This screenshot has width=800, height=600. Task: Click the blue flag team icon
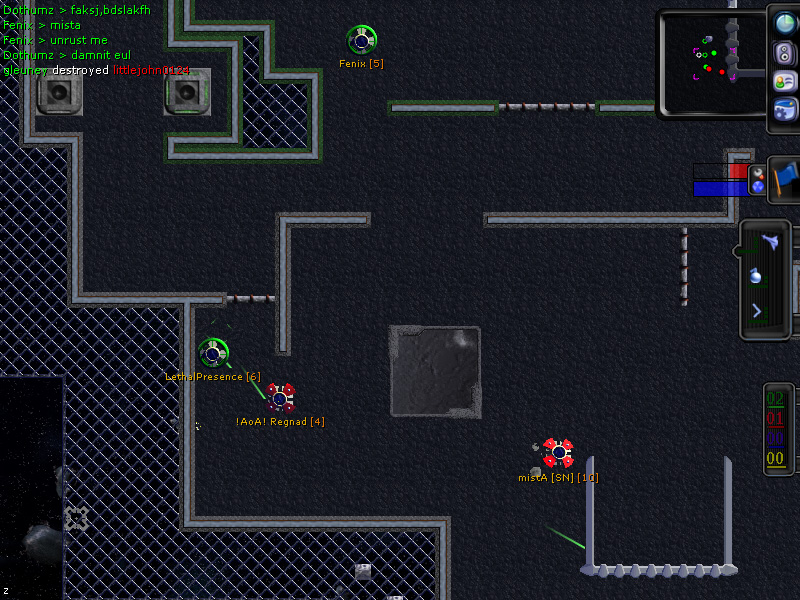(x=785, y=177)
